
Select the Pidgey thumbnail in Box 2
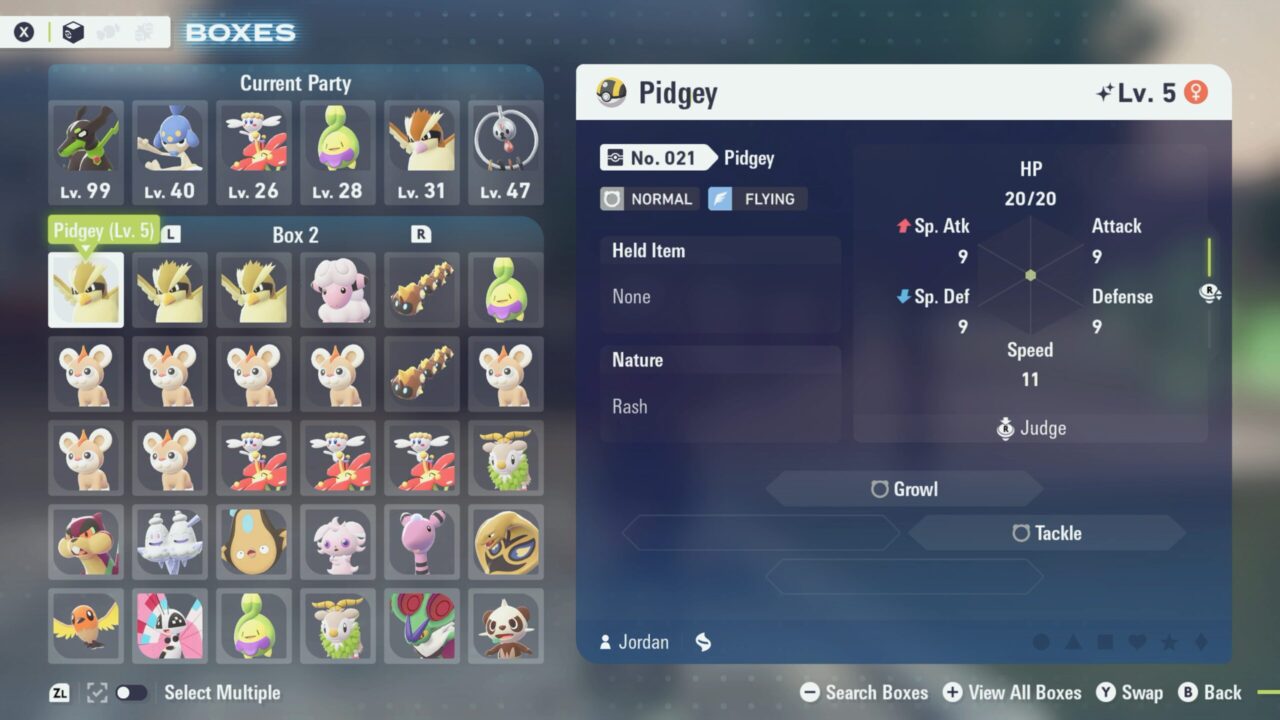tap(86, 290)
